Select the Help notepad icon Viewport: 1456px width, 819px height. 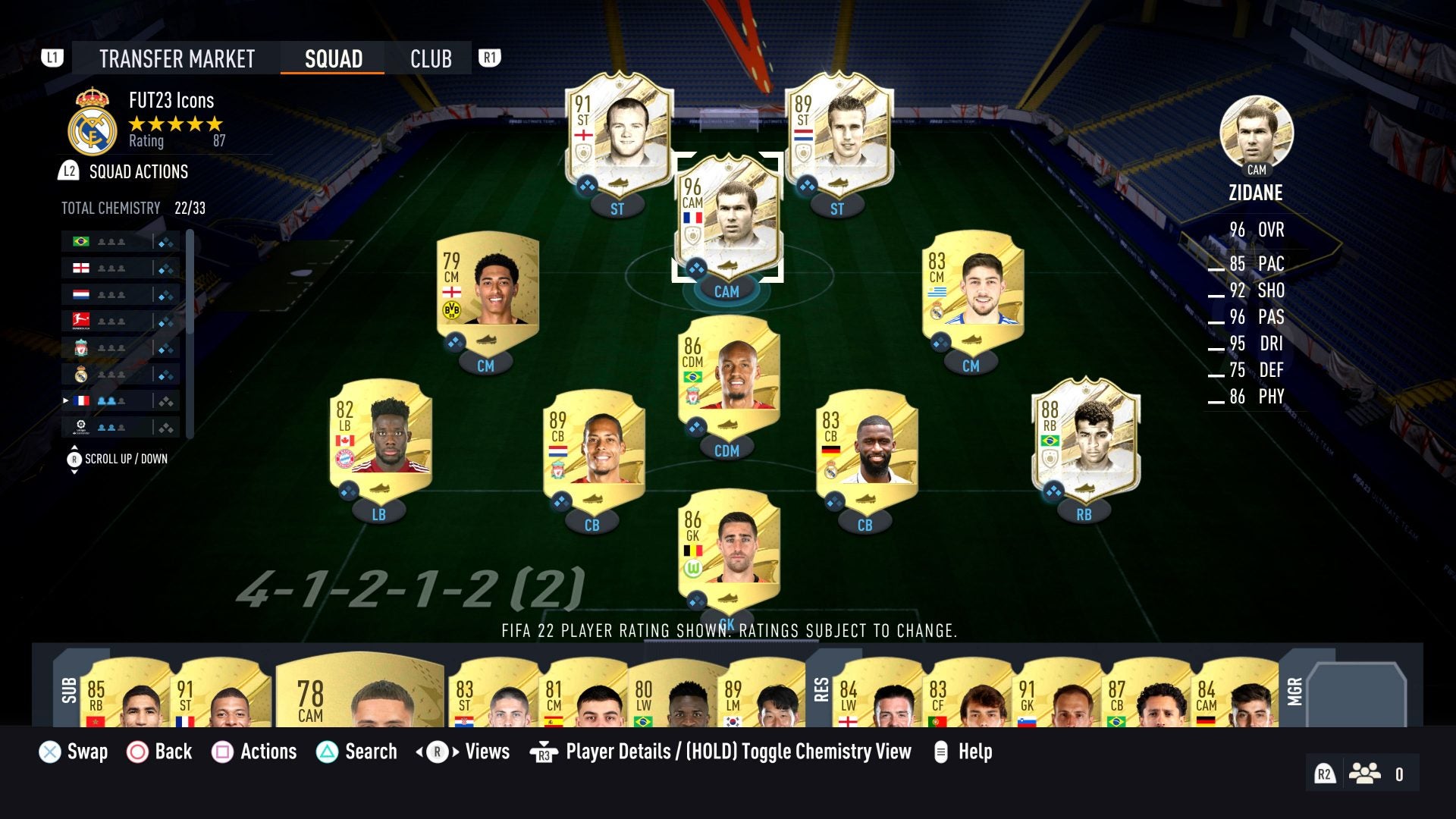[943, 752]
